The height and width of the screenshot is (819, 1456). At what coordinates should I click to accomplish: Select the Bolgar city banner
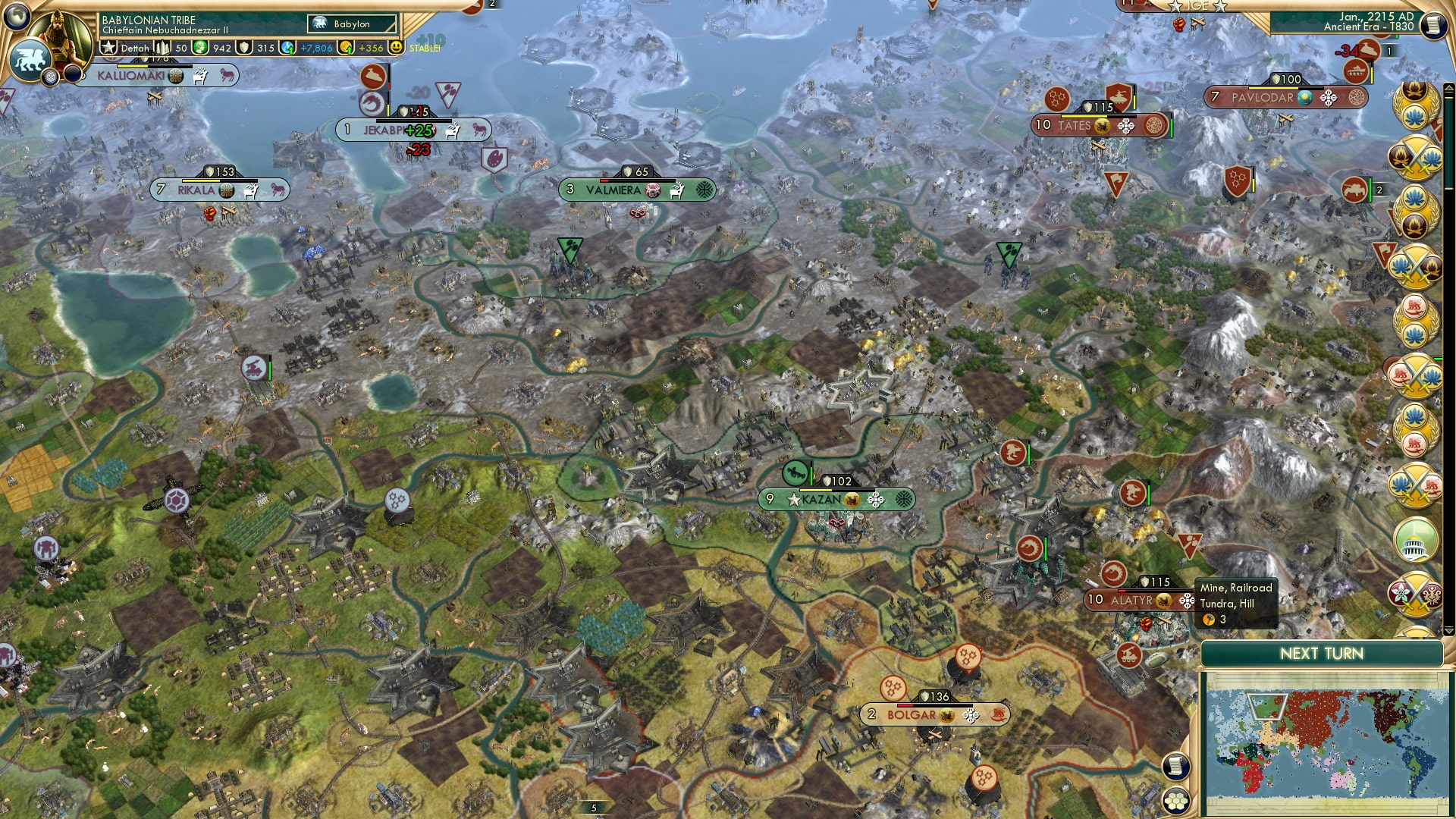936,714
